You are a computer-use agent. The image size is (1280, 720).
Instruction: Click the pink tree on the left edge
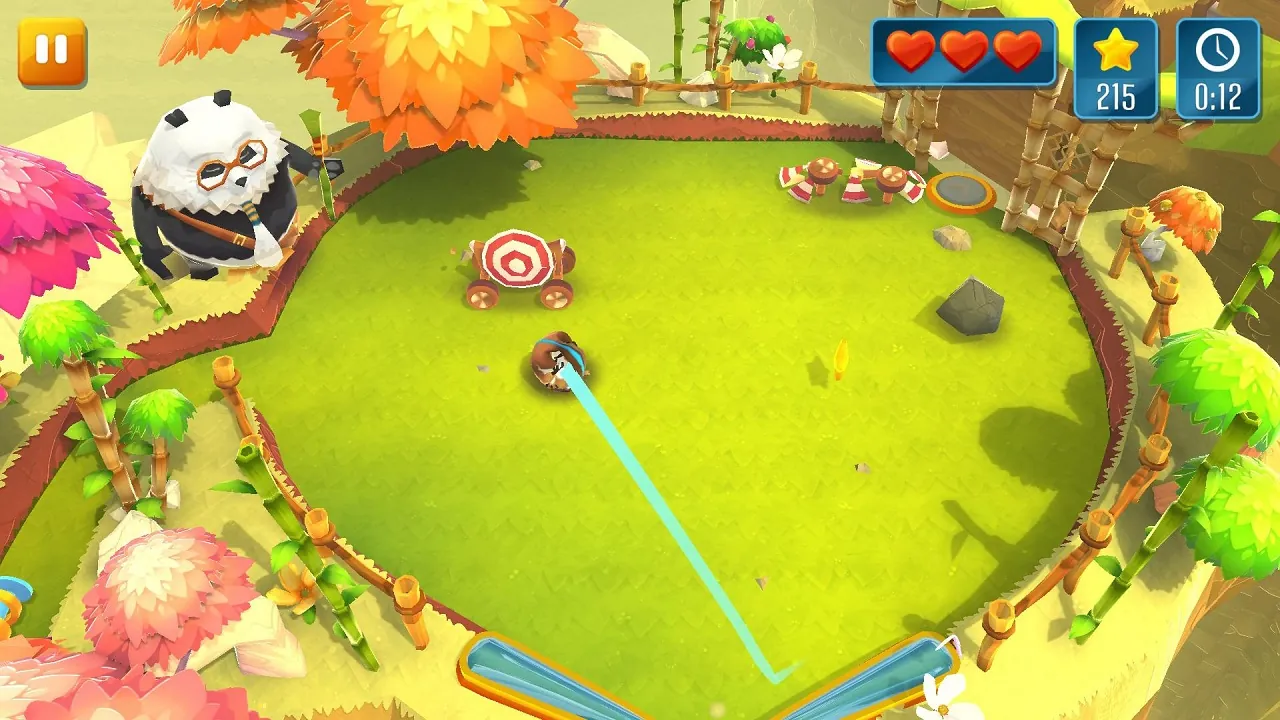tap(45, 220)
